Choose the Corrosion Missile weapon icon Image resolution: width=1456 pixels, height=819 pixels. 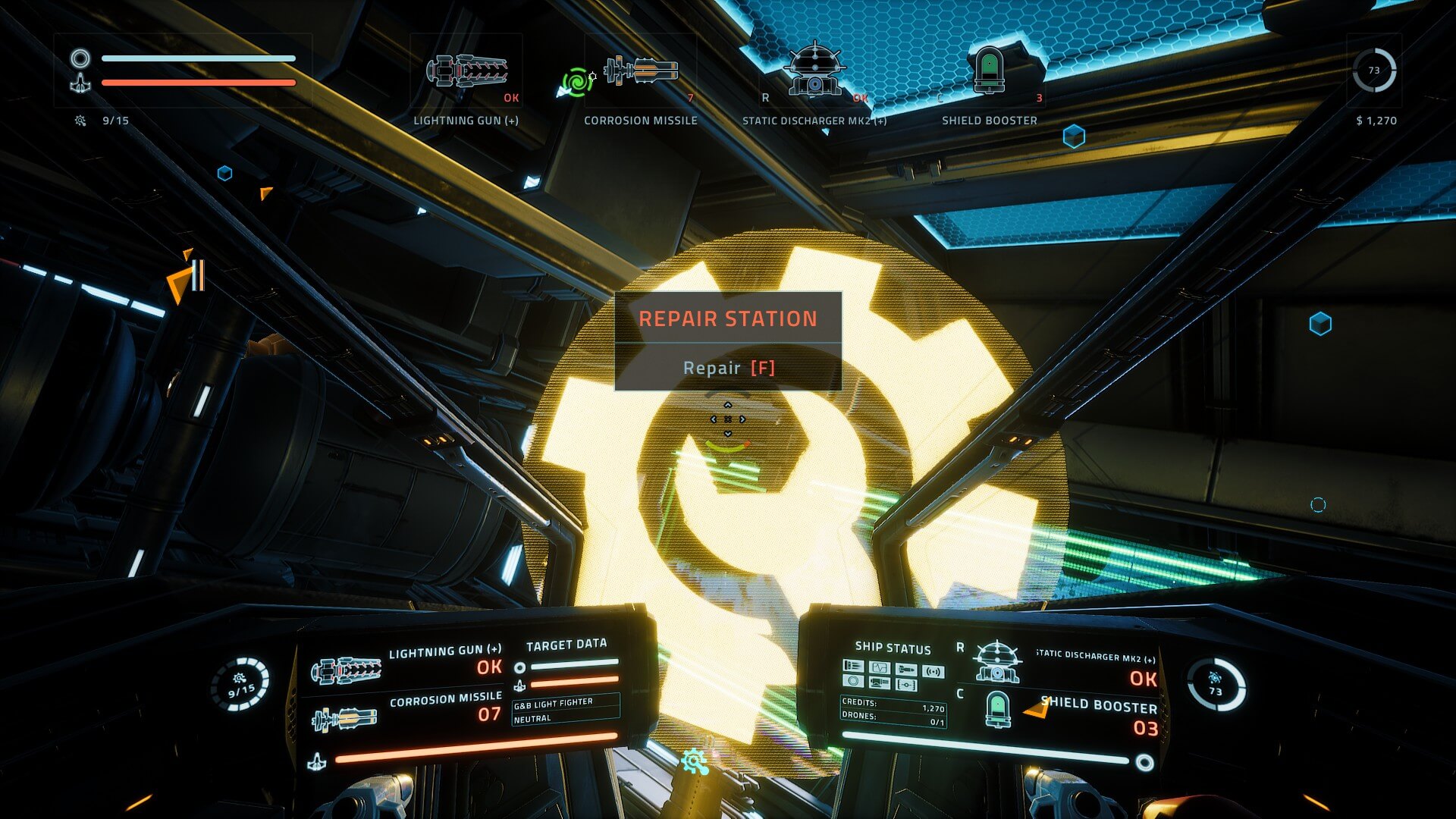pos(642,71)
